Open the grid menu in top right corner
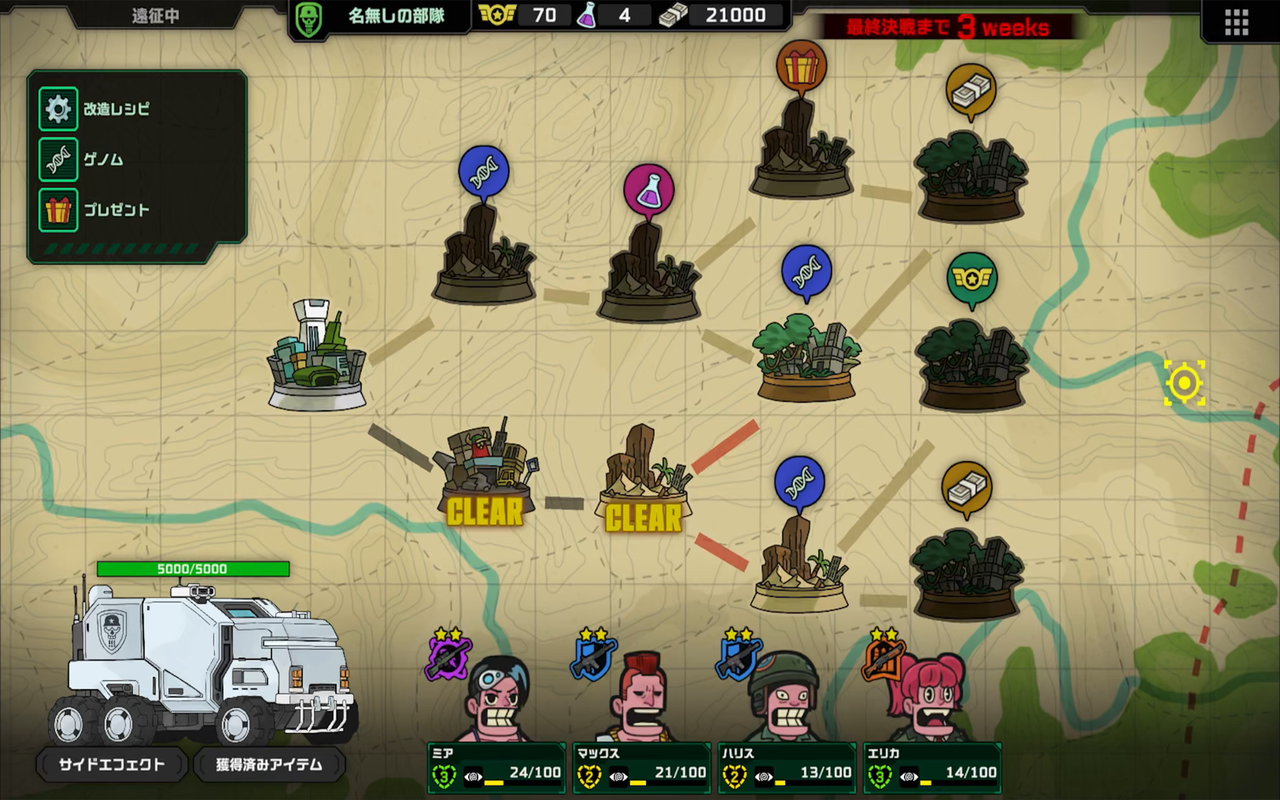The image size is (1280, 800). tap(1235, 22)
